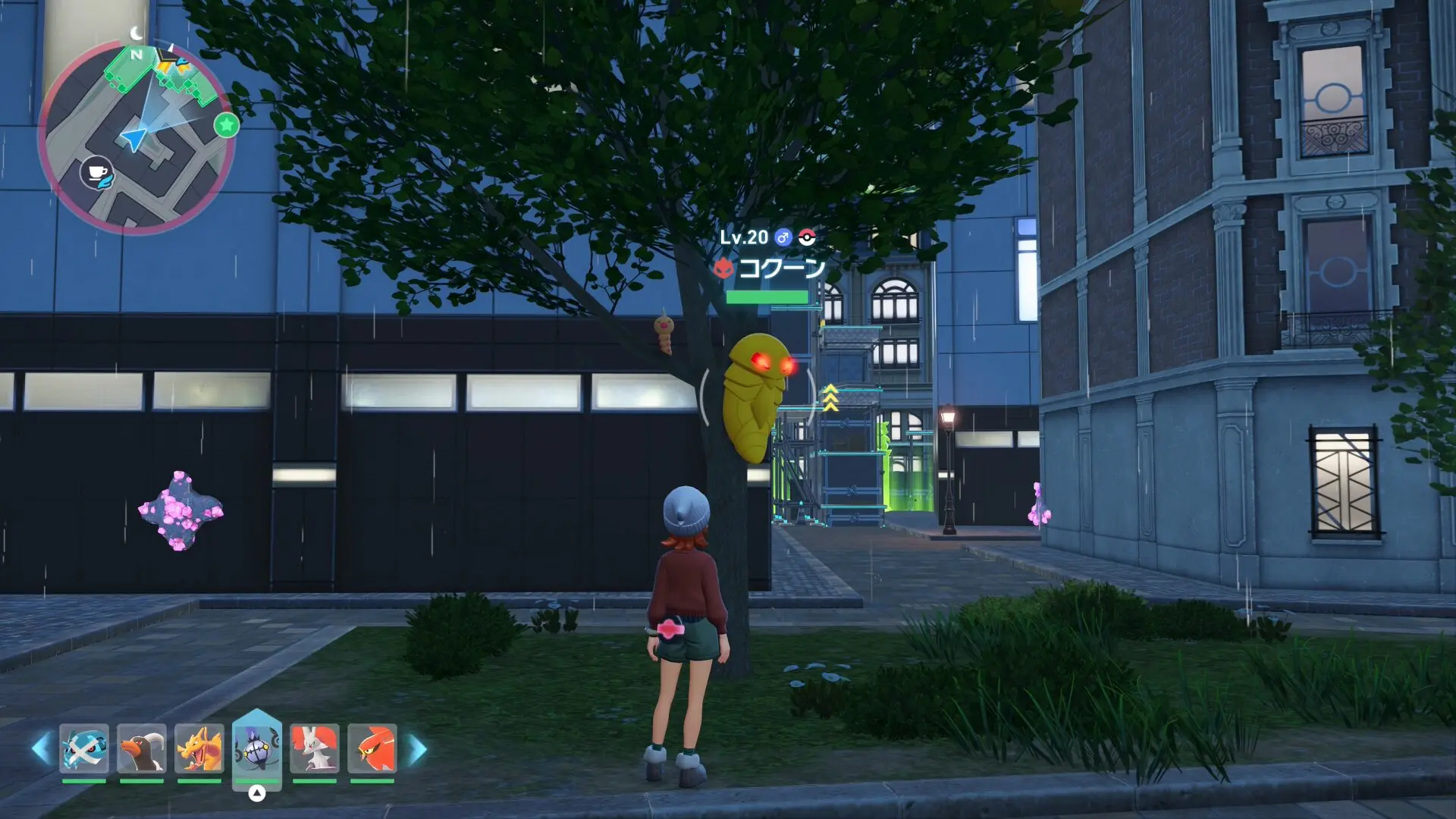The image size is (1456, 819).
Task: Choose Talonflame in the party bar
Action: [372, 748]
